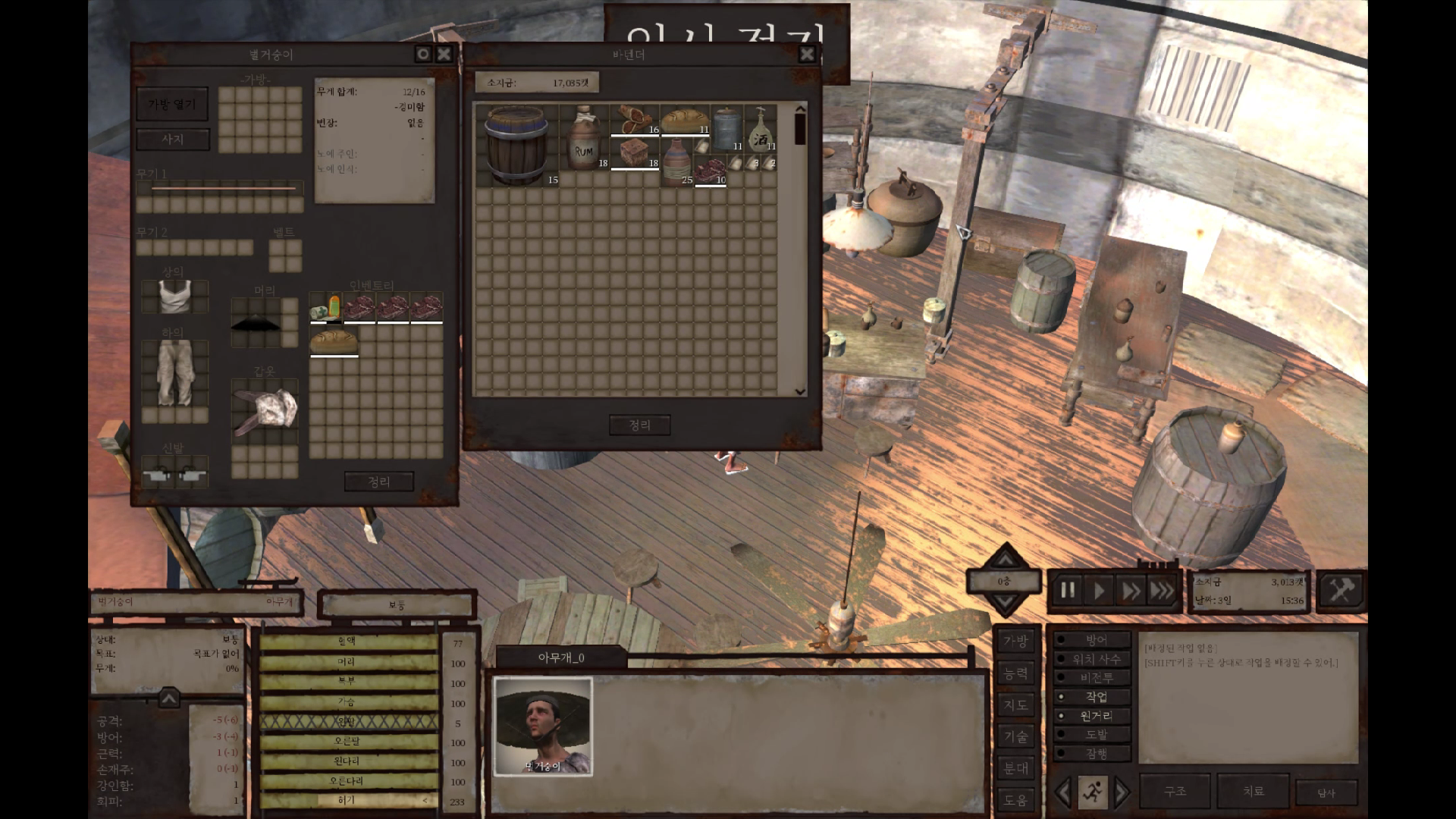Select the wooden barrel in shop
The height and width of the screenshot is (819, 1456).
pos(516,146)
